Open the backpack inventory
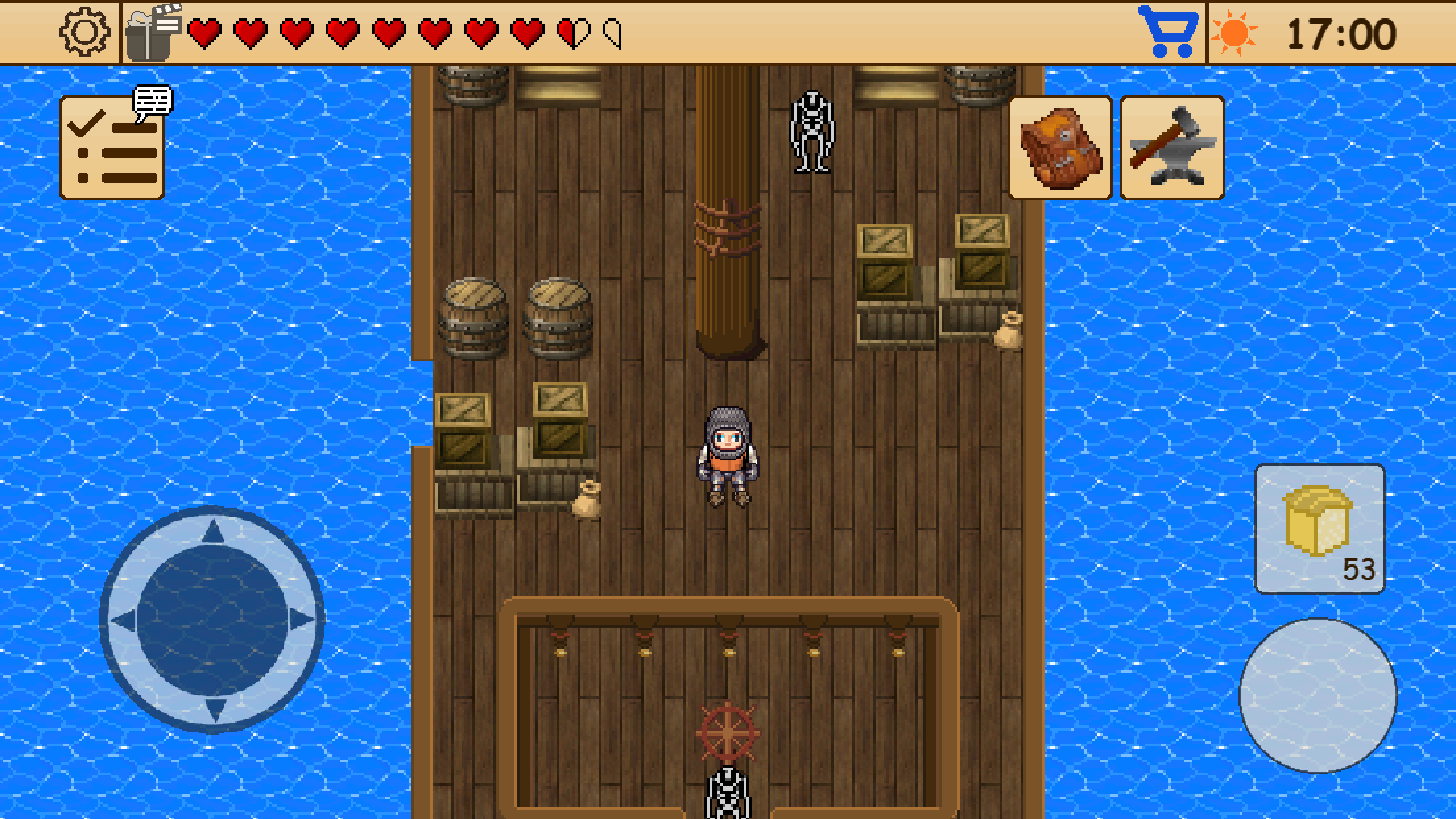The image size is (1456, 819). click(1061, 146)
